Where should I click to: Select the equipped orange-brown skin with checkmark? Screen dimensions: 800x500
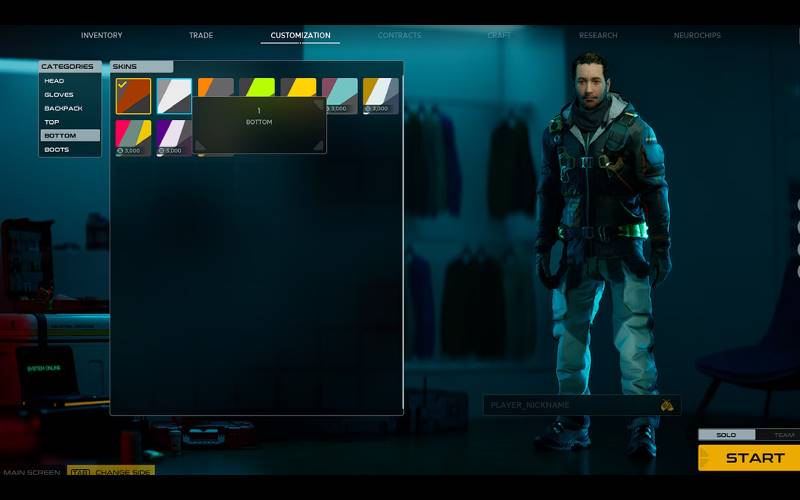point(133,96)
